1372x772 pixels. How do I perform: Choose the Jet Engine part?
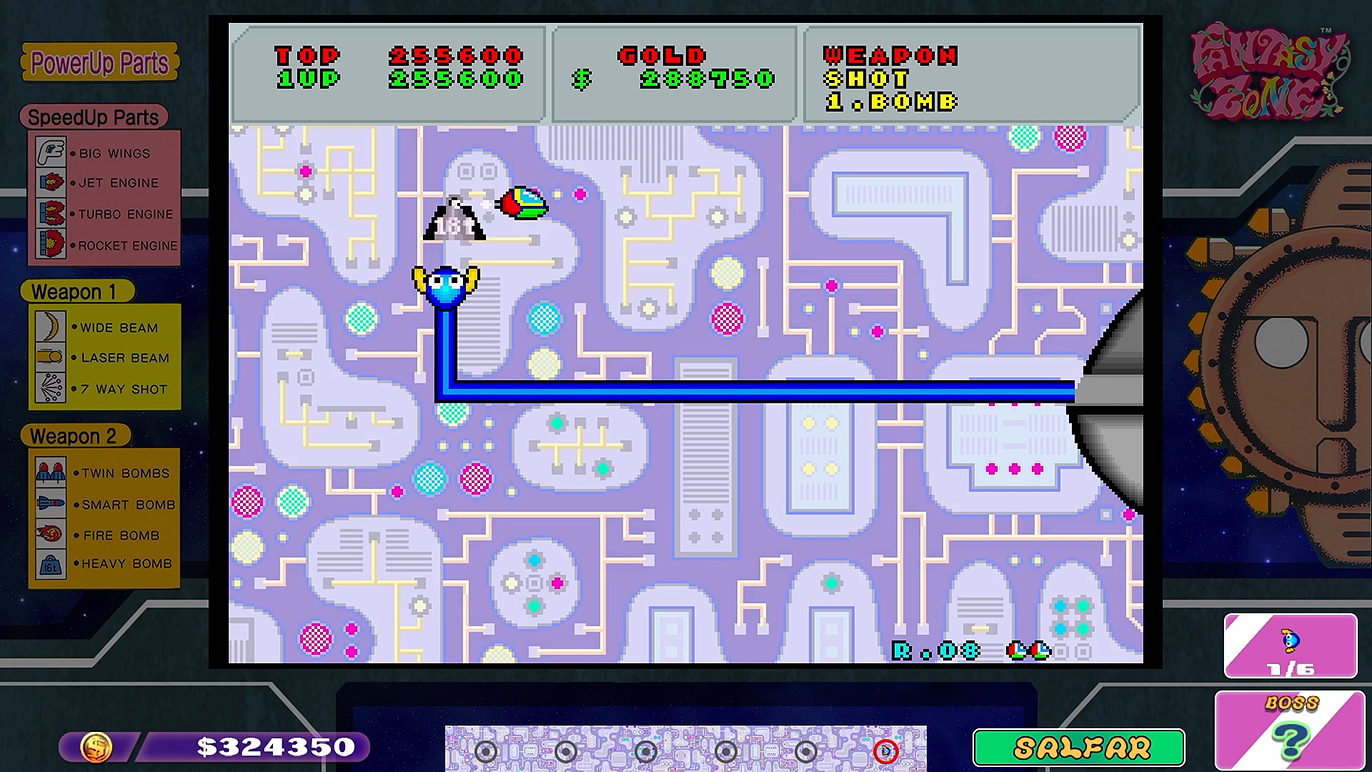point(104,183)
